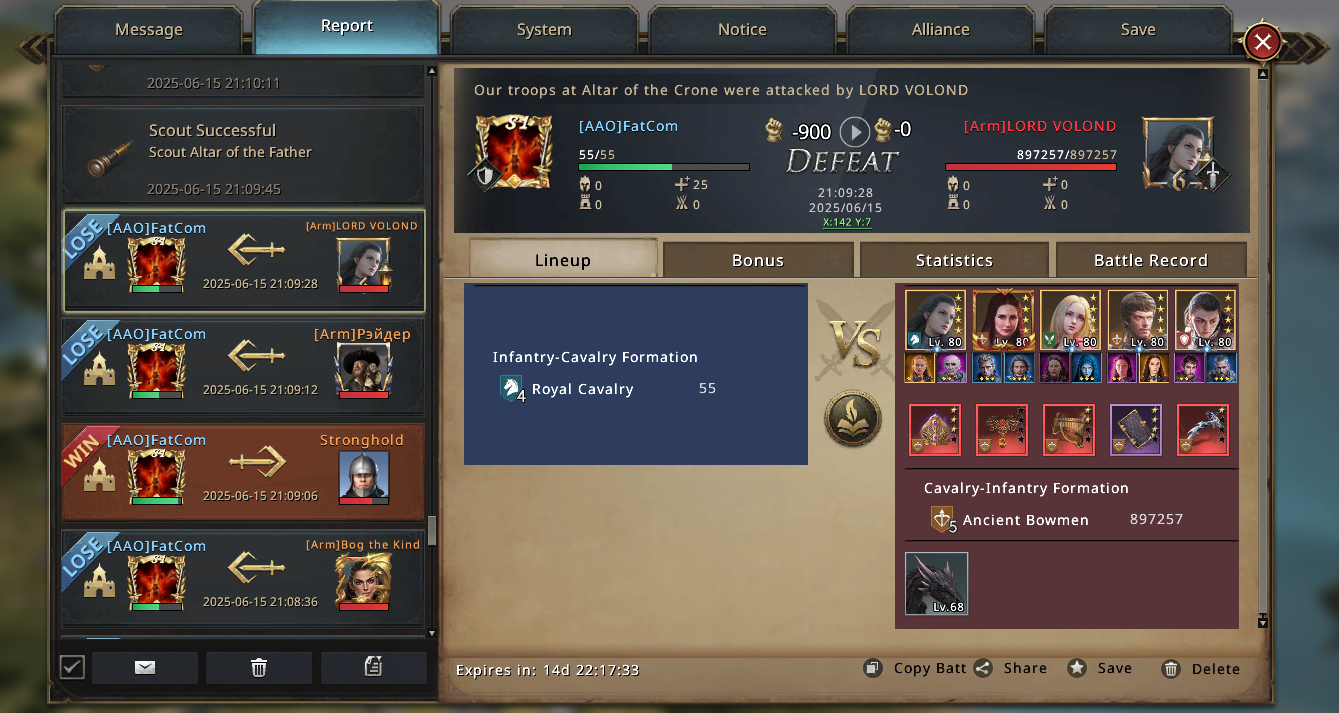Image resolution: width=1339 pixels, height=713 pixels.
Task: Go to the Save tab
Action: point(1138,30)
